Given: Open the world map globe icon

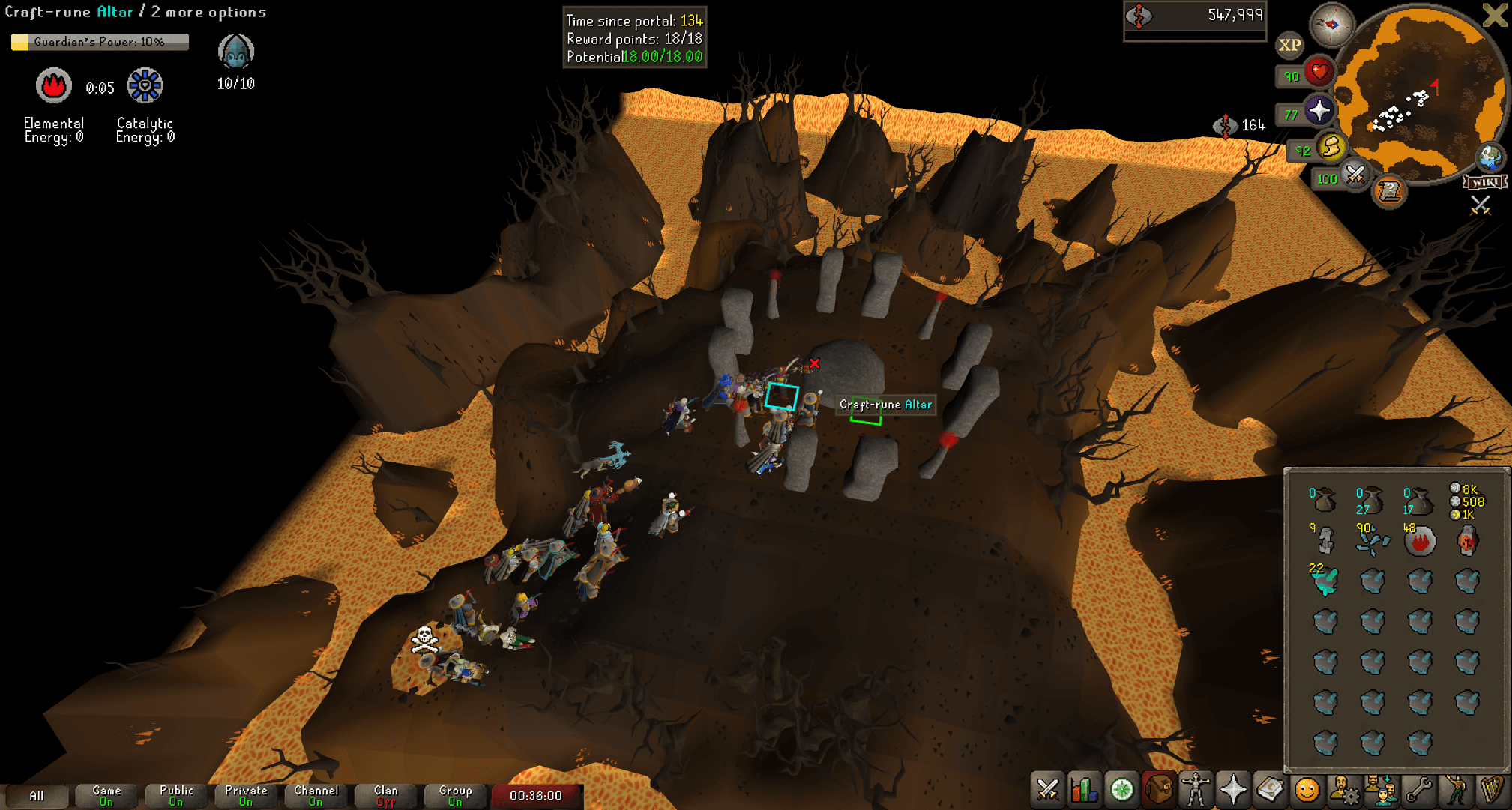Looking at the screenshot, I should coord(1490,158).
